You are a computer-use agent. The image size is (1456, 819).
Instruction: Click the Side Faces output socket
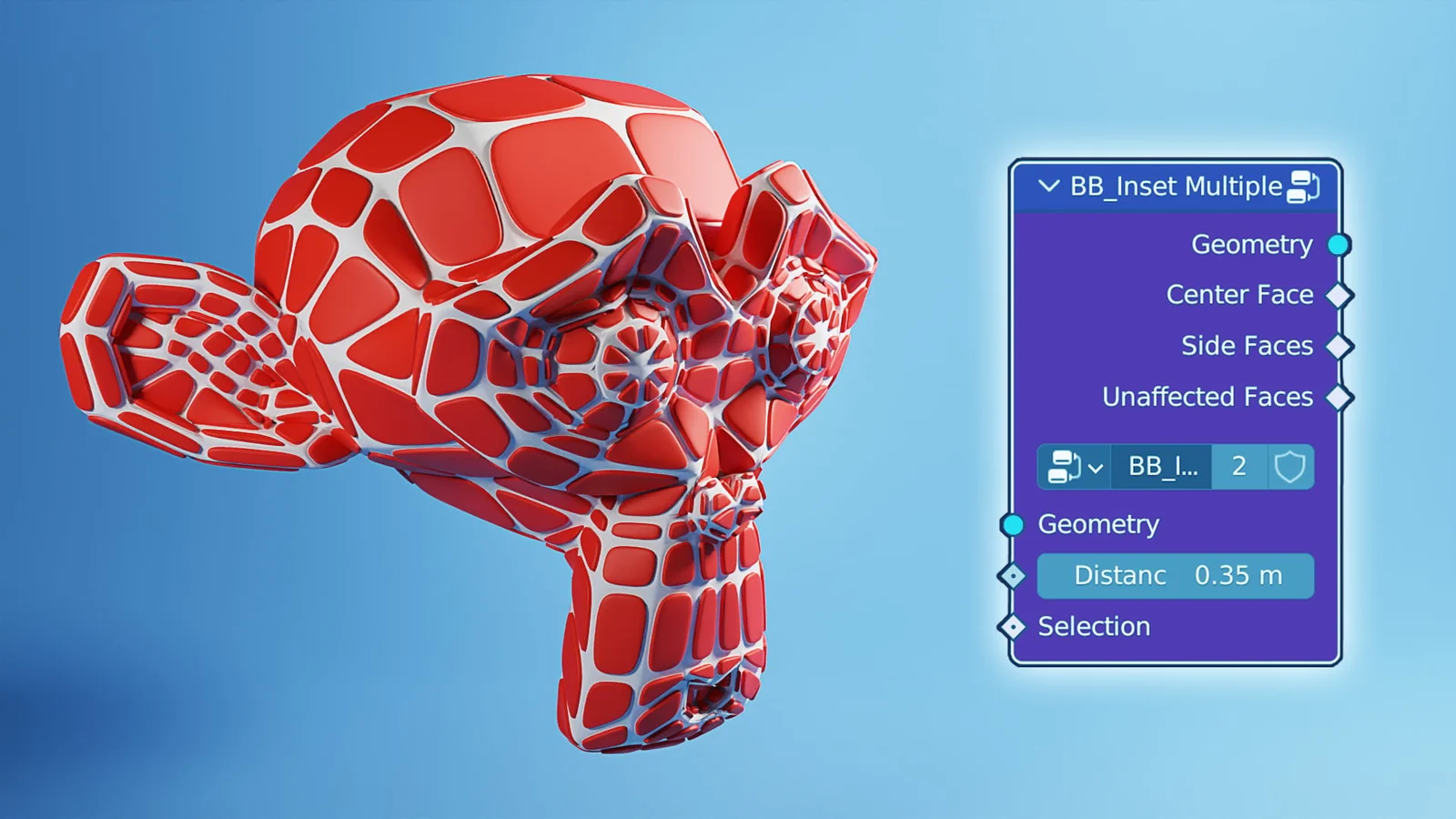(1338, 346)
